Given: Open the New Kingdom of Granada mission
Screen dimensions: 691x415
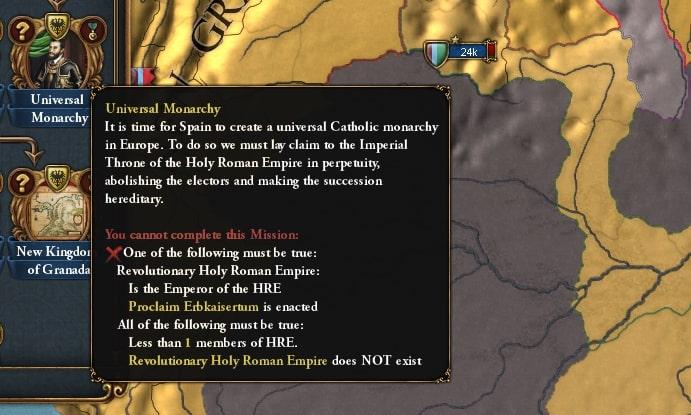Looking at the screenshot, I should 56,210.
